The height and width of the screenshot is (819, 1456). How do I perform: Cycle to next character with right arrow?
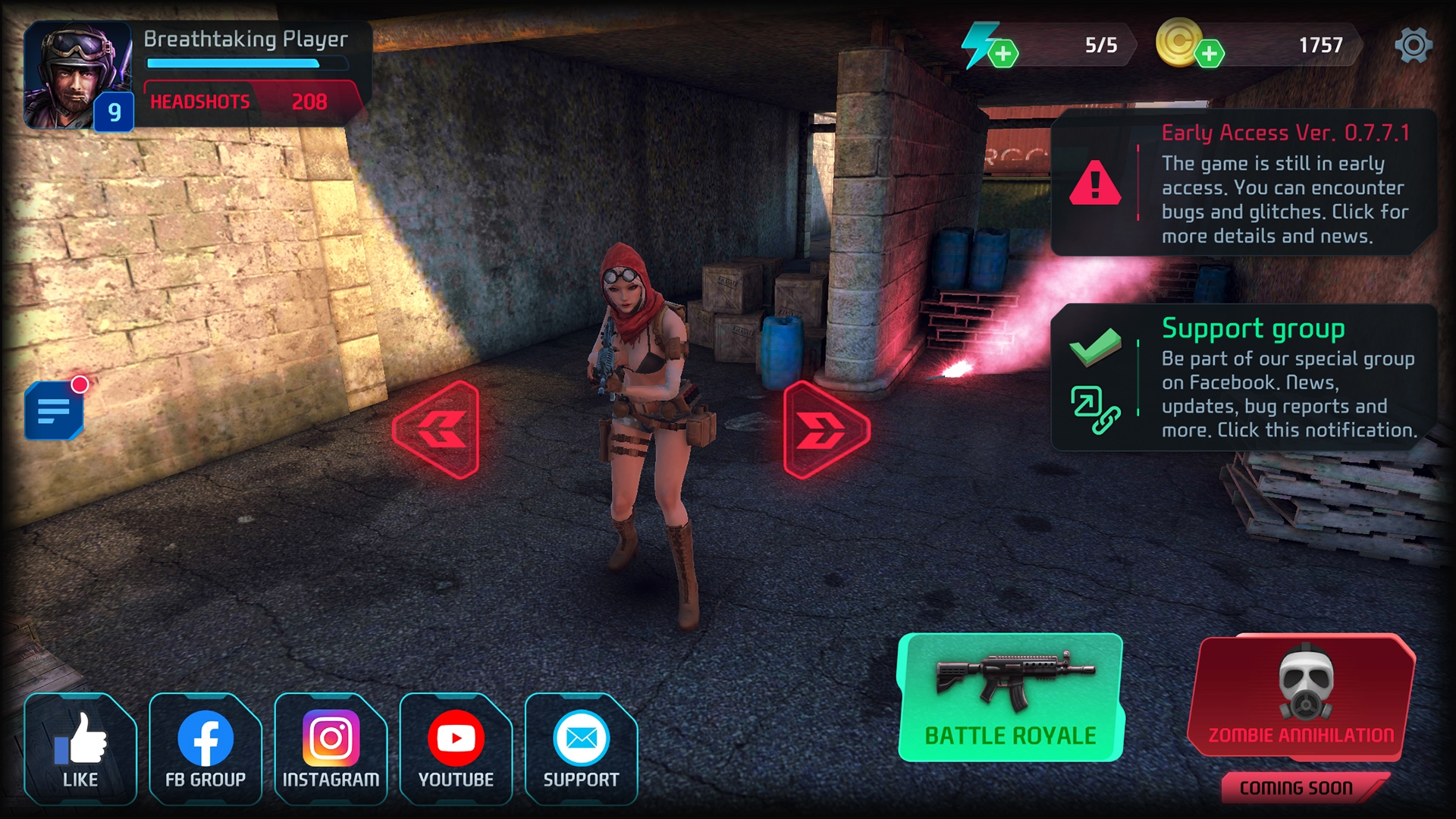[825, 428]
